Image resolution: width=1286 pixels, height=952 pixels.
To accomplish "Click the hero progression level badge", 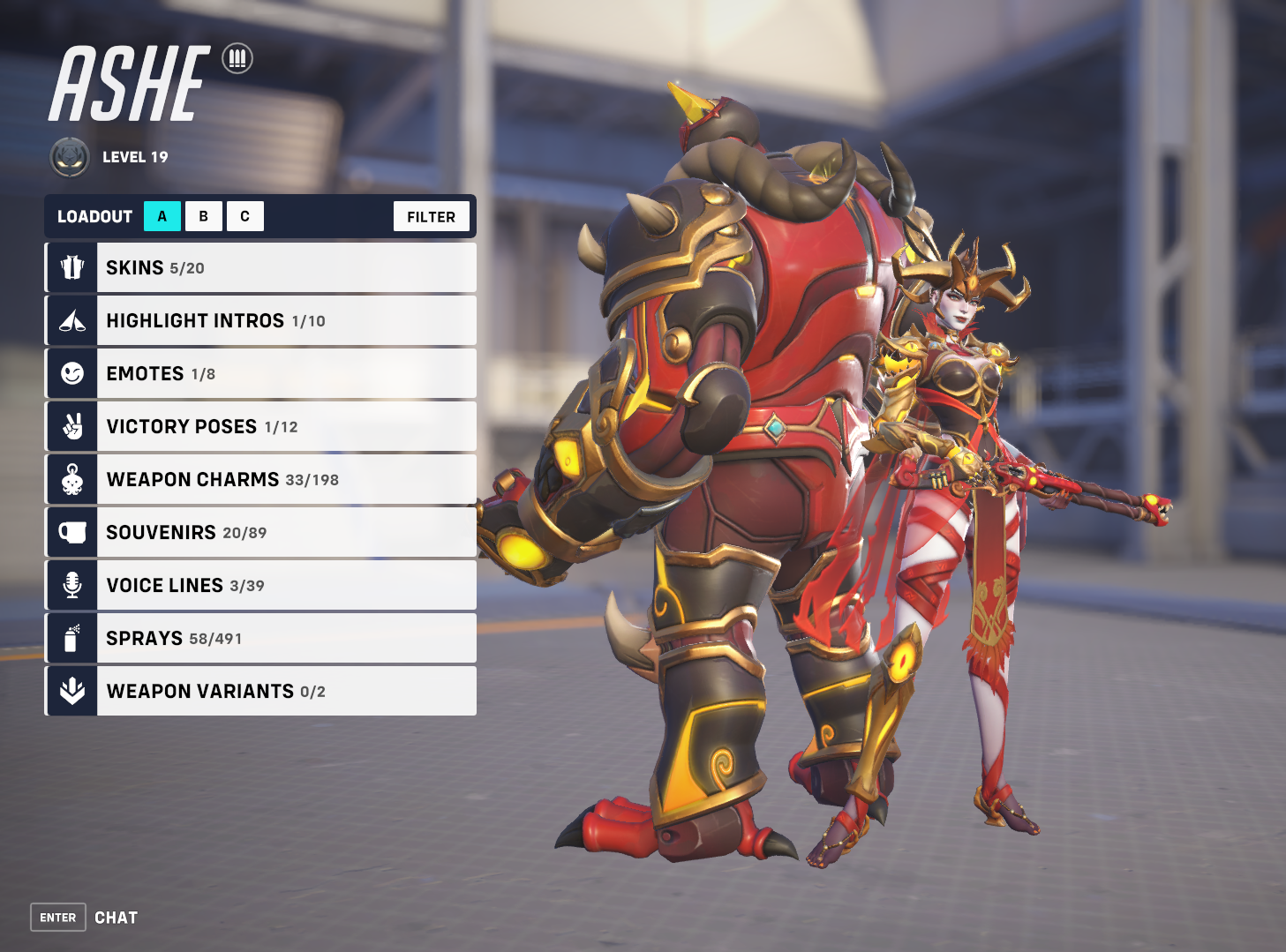I will (x=70, y=157).
